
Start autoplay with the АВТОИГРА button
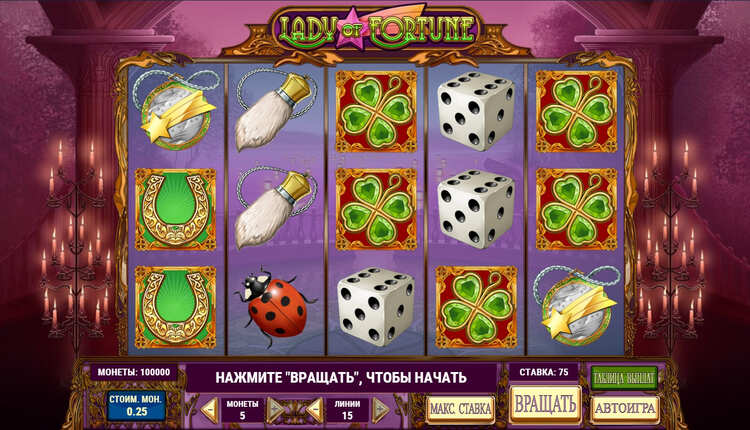625,408
